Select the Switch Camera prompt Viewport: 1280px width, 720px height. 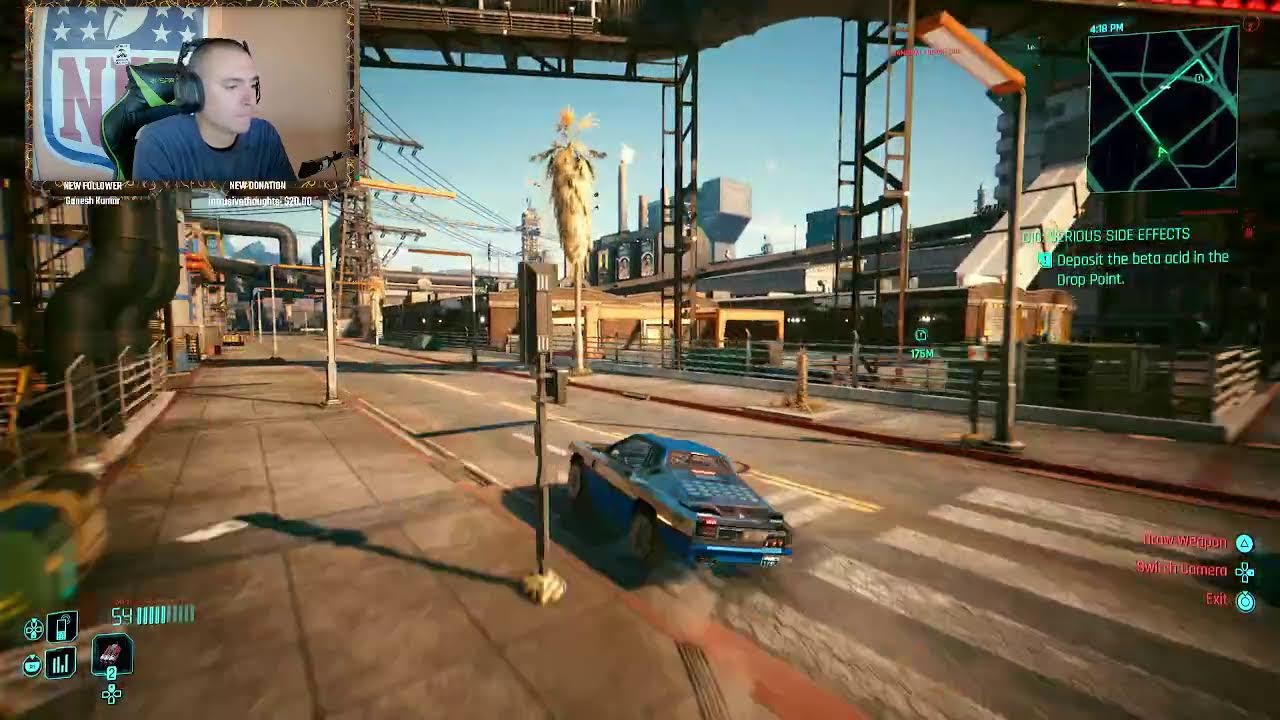pyautogui.click(x=1184, y=570)
